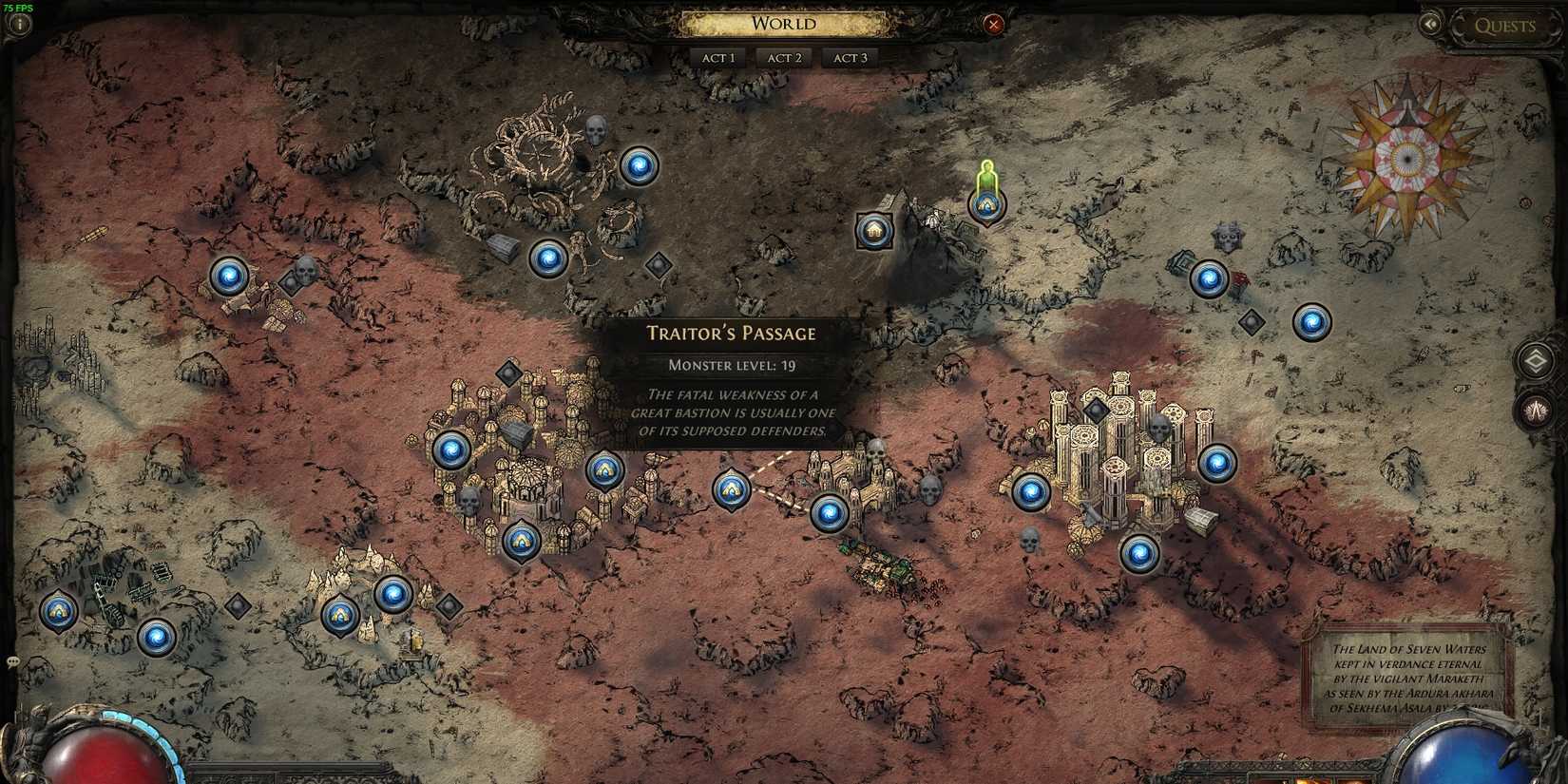
Task: Close the World map screen
Action: pyautogui.click(x=995, y=25)
